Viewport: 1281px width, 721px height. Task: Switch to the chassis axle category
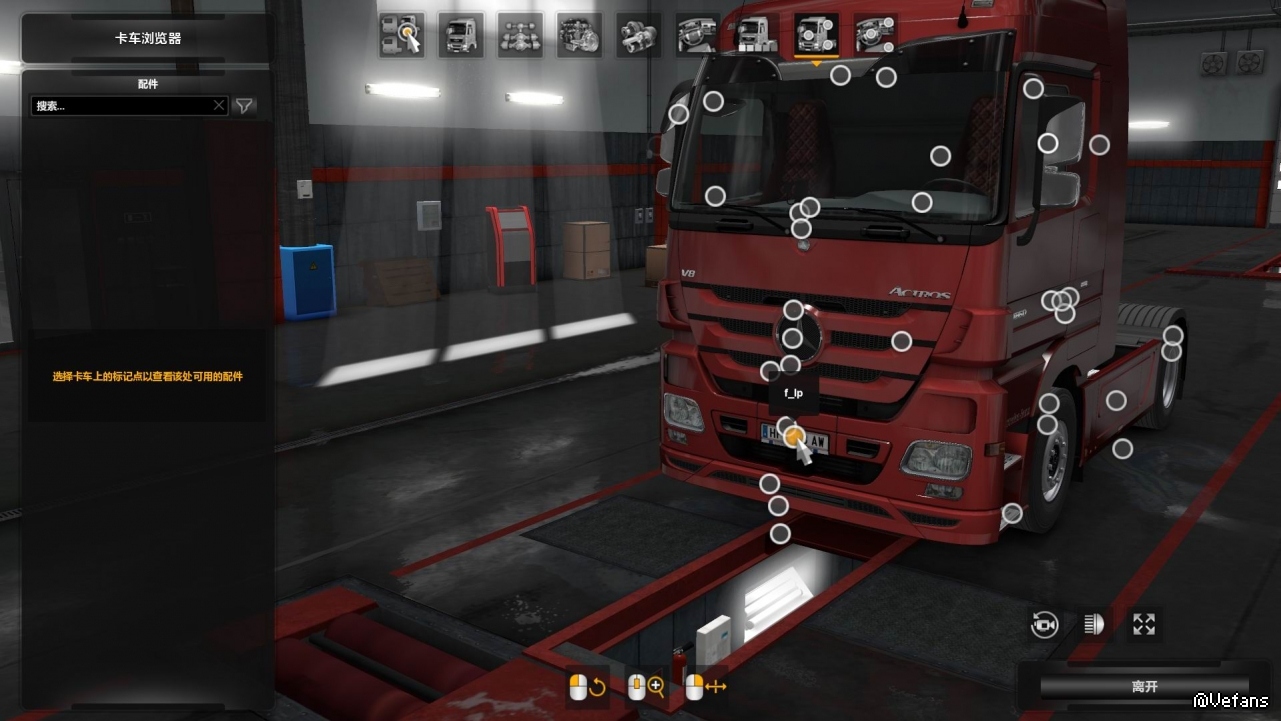pyautogui.click(x=520, y=35)
